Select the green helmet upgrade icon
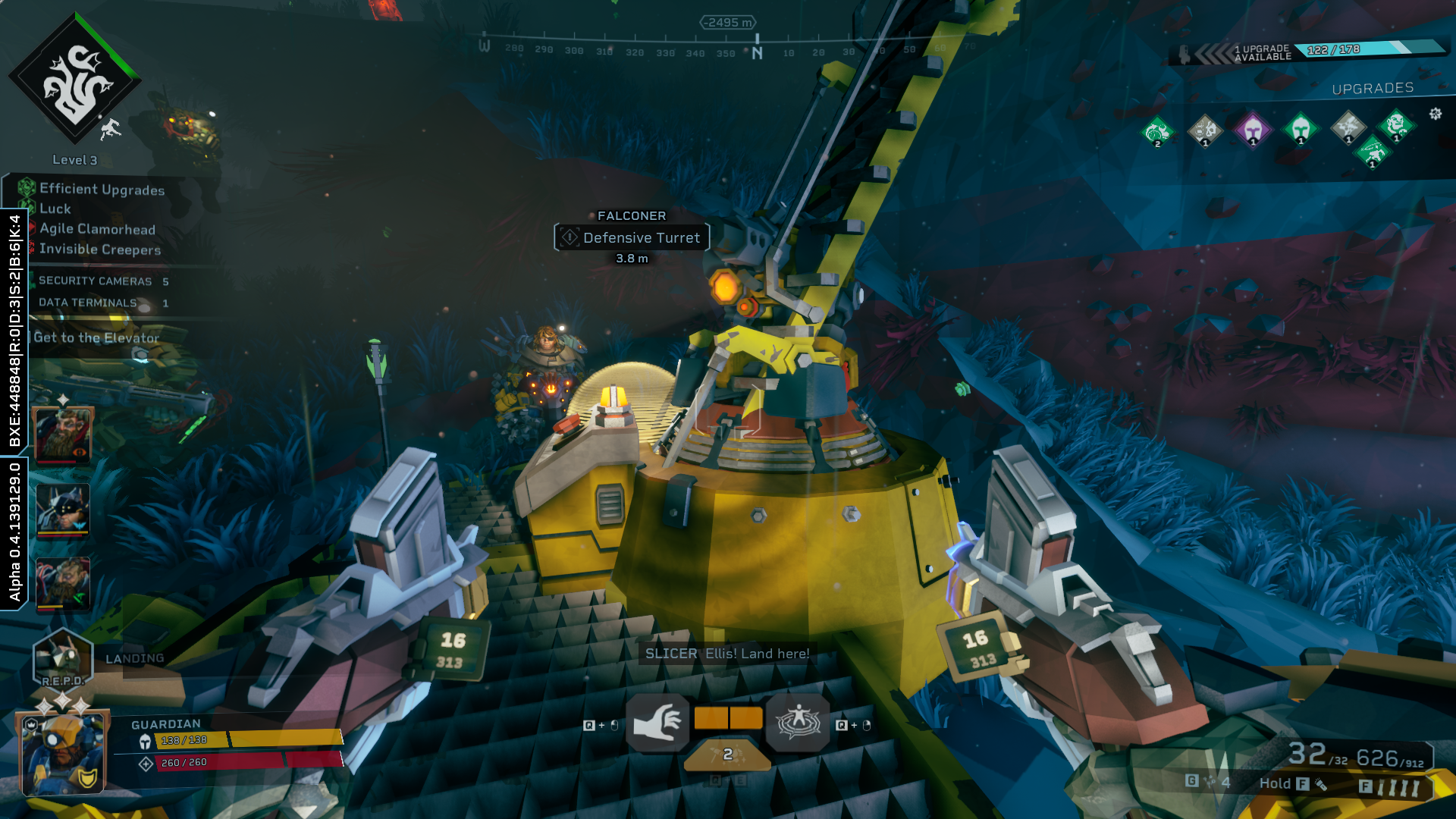Image resolution: width=1456 pixels, height=819 pixels. [x=1301, y=129]
